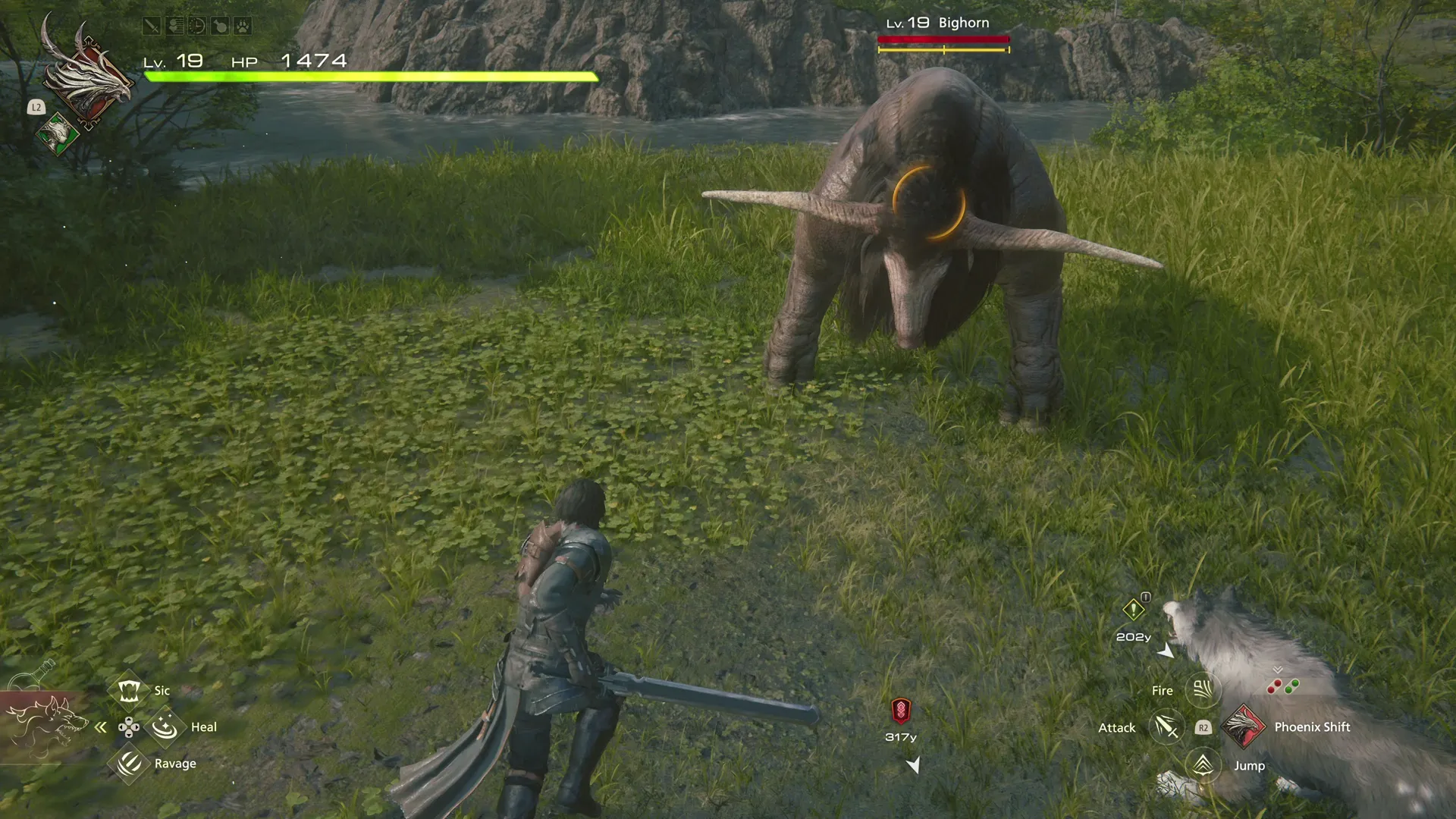Image resolution: width=1456 pixels, height=819 pixels.
Task: Click the red limit gauge shield at 317y
Action: tap(902, 711)
